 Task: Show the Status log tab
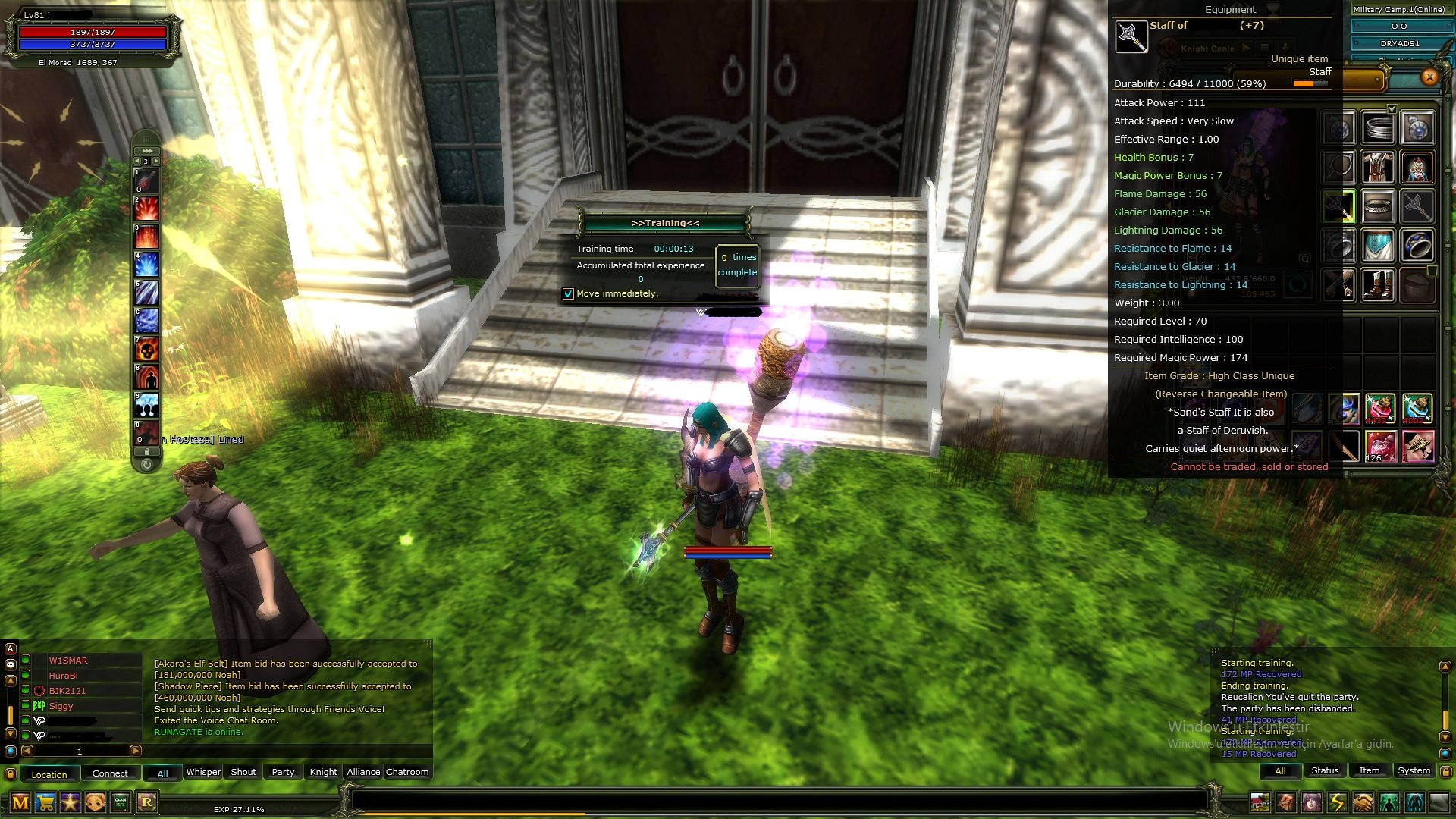coord(1325,770)
